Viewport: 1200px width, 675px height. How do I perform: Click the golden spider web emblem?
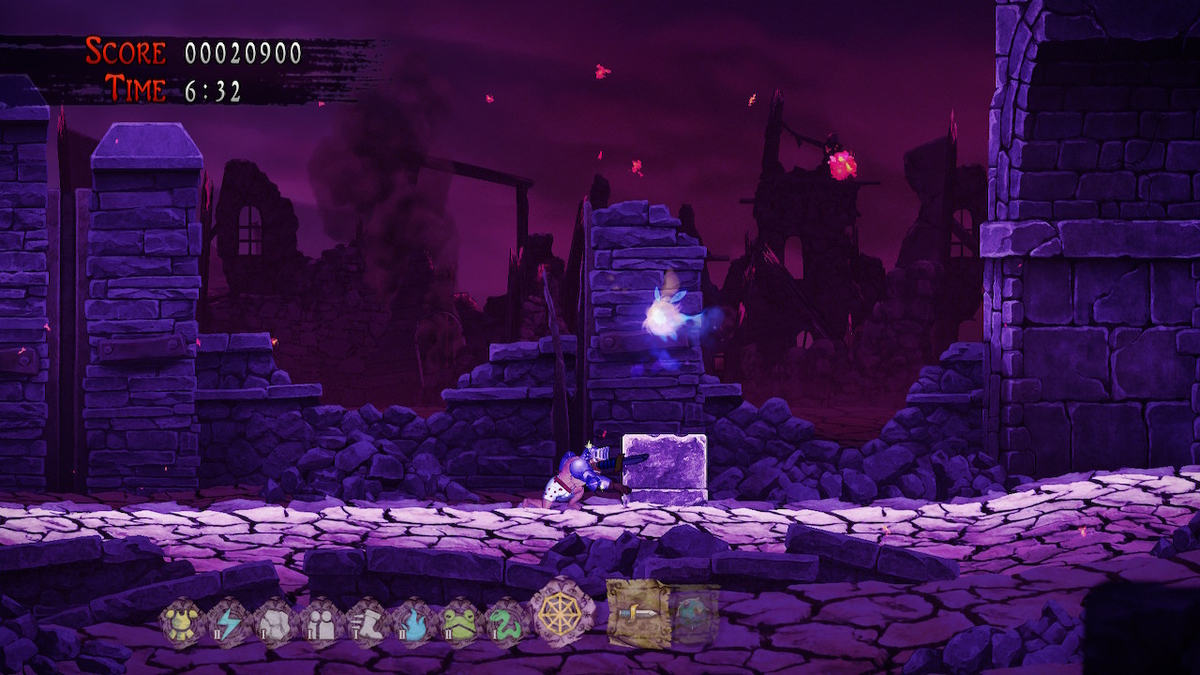click(561, 613)
